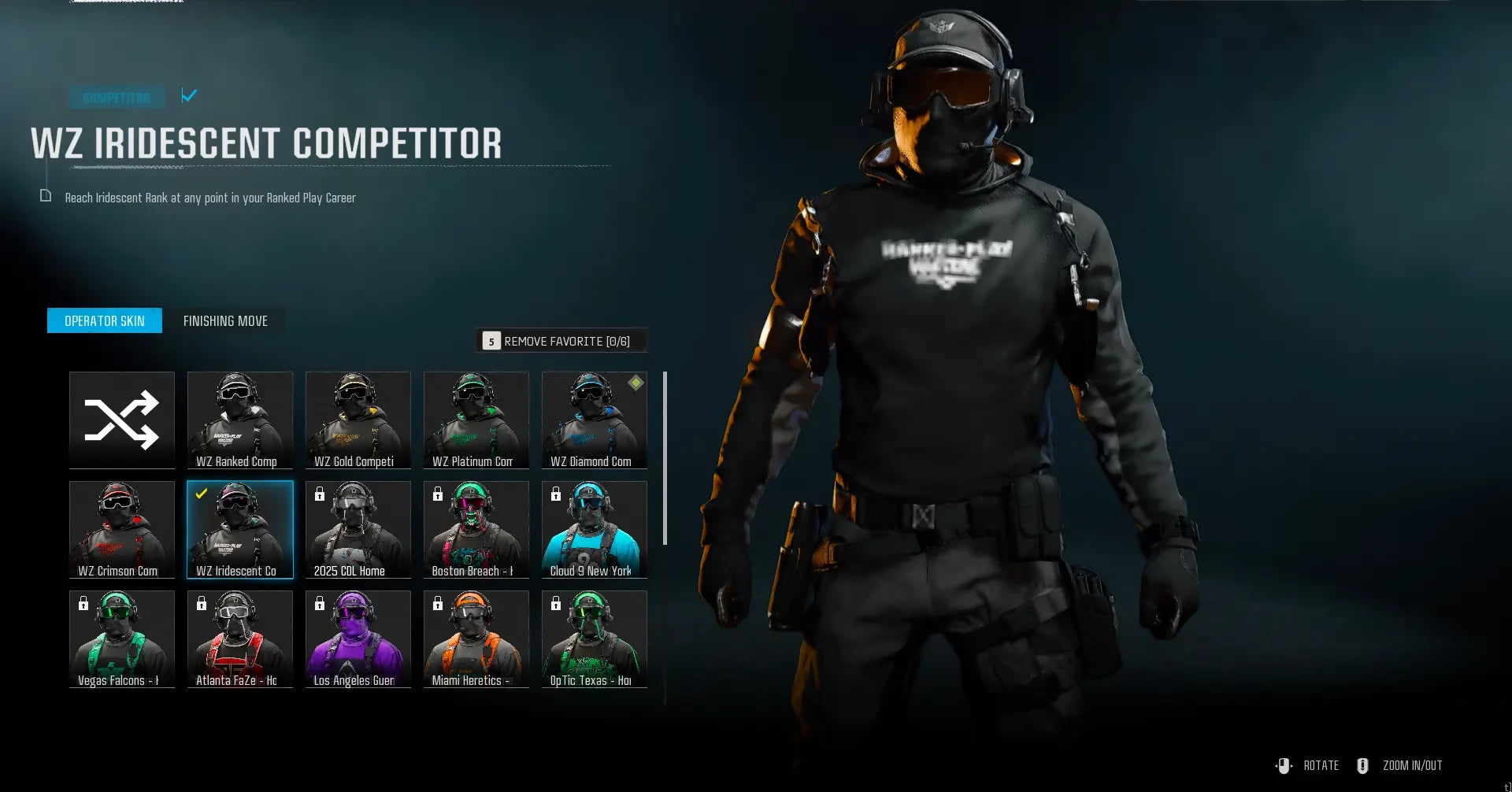Select the Los Angeles Guerrillas skin

tap(358, 638)
